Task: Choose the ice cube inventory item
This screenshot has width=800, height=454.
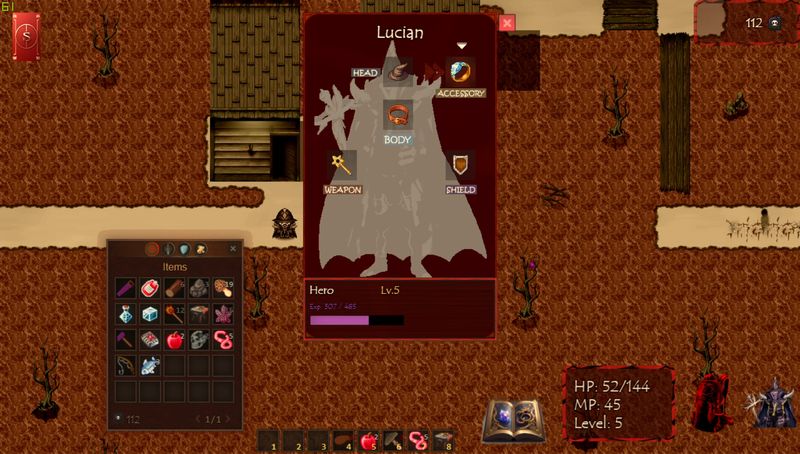Action: (x=150, y=314)
